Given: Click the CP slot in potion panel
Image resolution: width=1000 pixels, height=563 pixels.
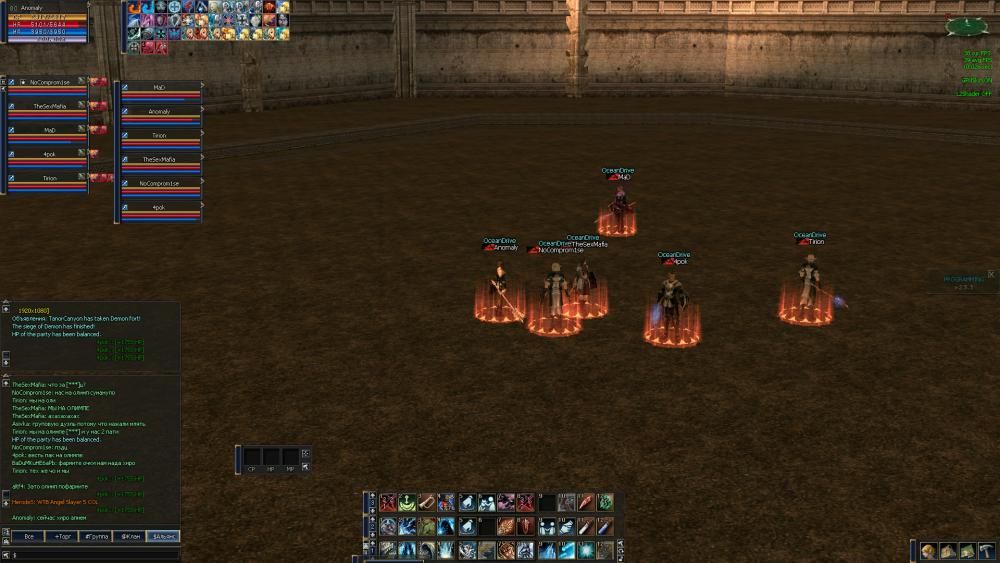Looking at the screenshot, I should point(251,457).
